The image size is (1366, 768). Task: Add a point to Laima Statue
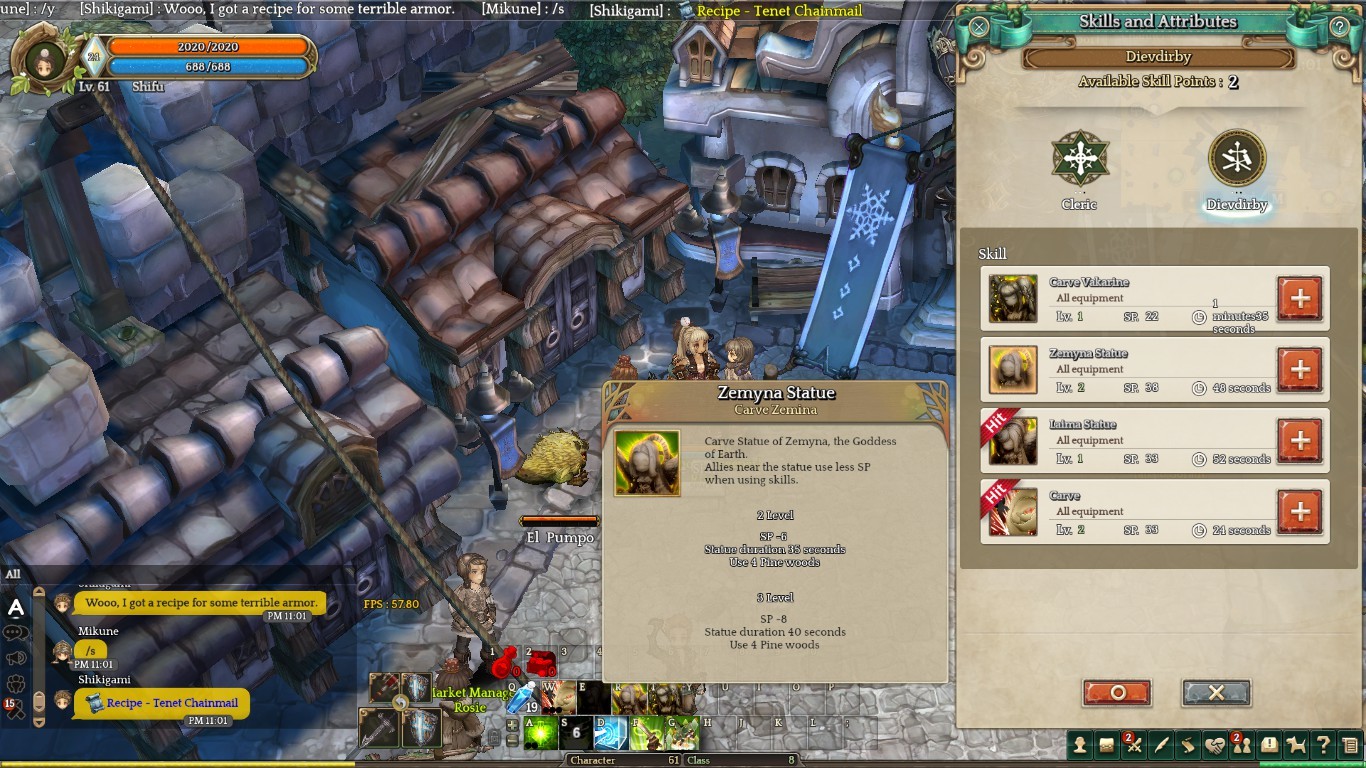1300,440
